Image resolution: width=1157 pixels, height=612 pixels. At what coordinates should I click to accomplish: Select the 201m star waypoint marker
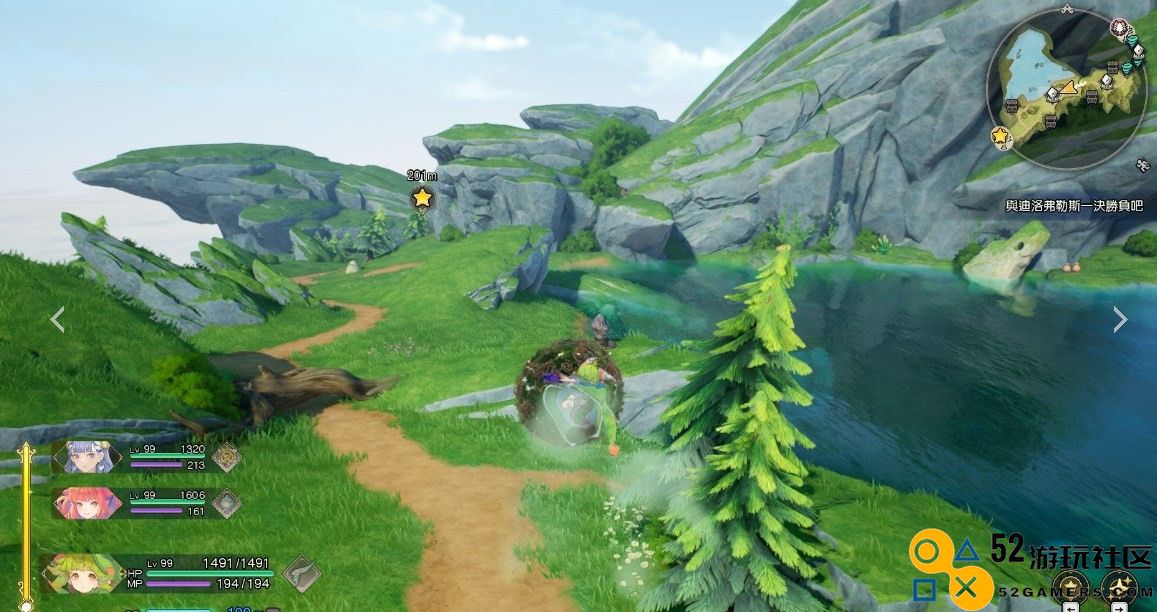point(423,198)
